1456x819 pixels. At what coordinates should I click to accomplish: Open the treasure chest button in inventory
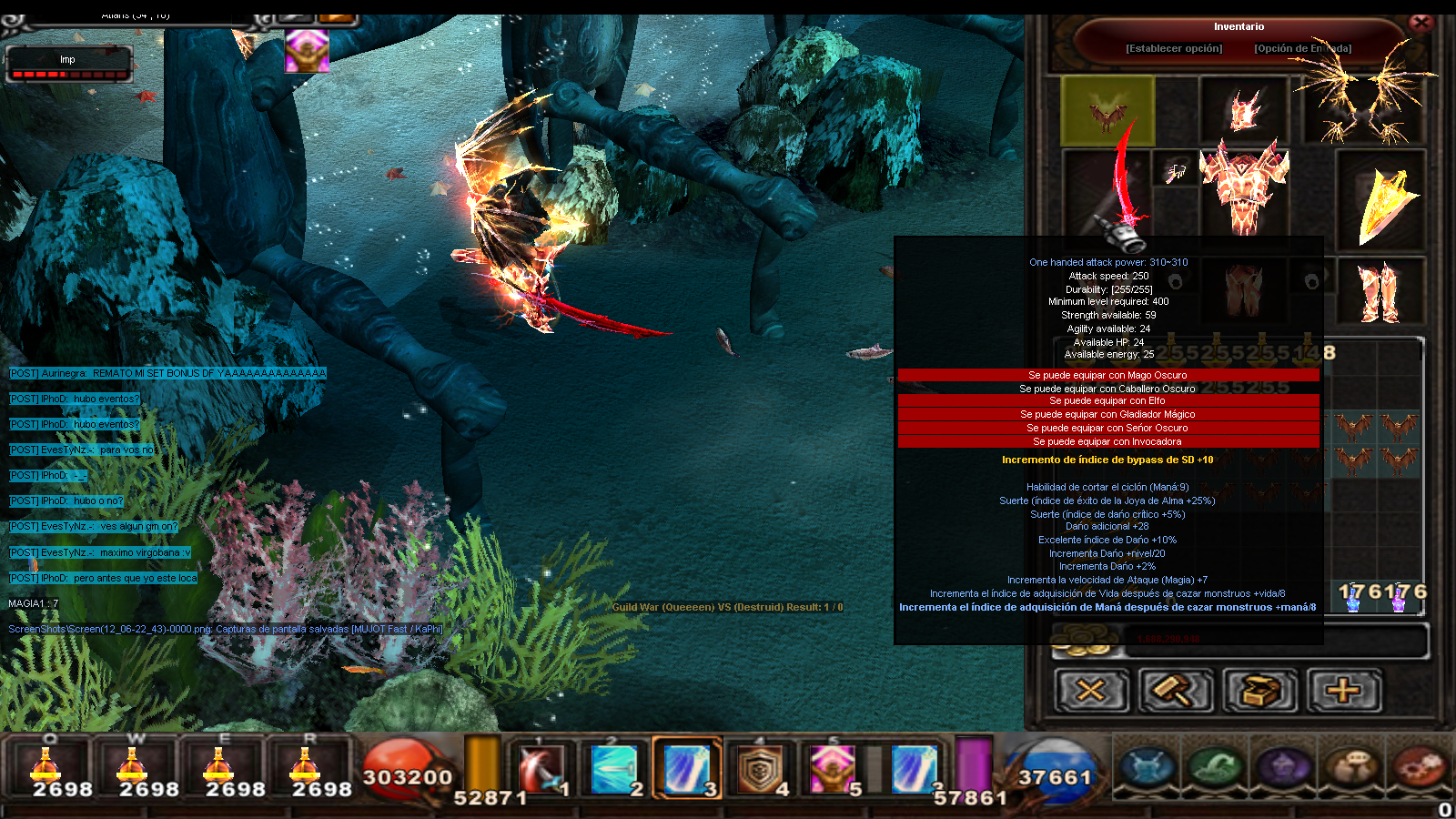pos(1259,691)
